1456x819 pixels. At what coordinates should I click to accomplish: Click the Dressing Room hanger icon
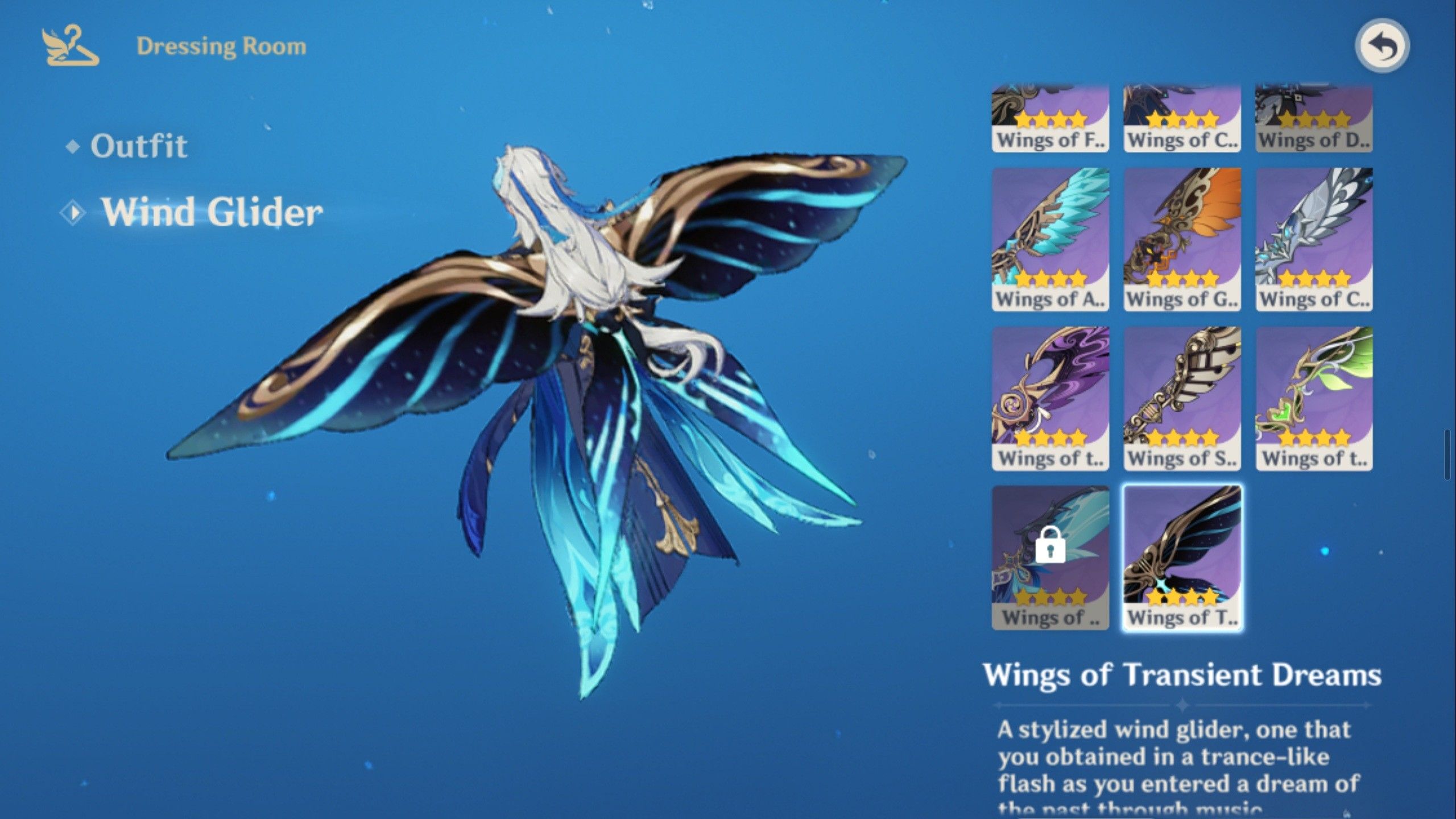click(x=70, y=47)
